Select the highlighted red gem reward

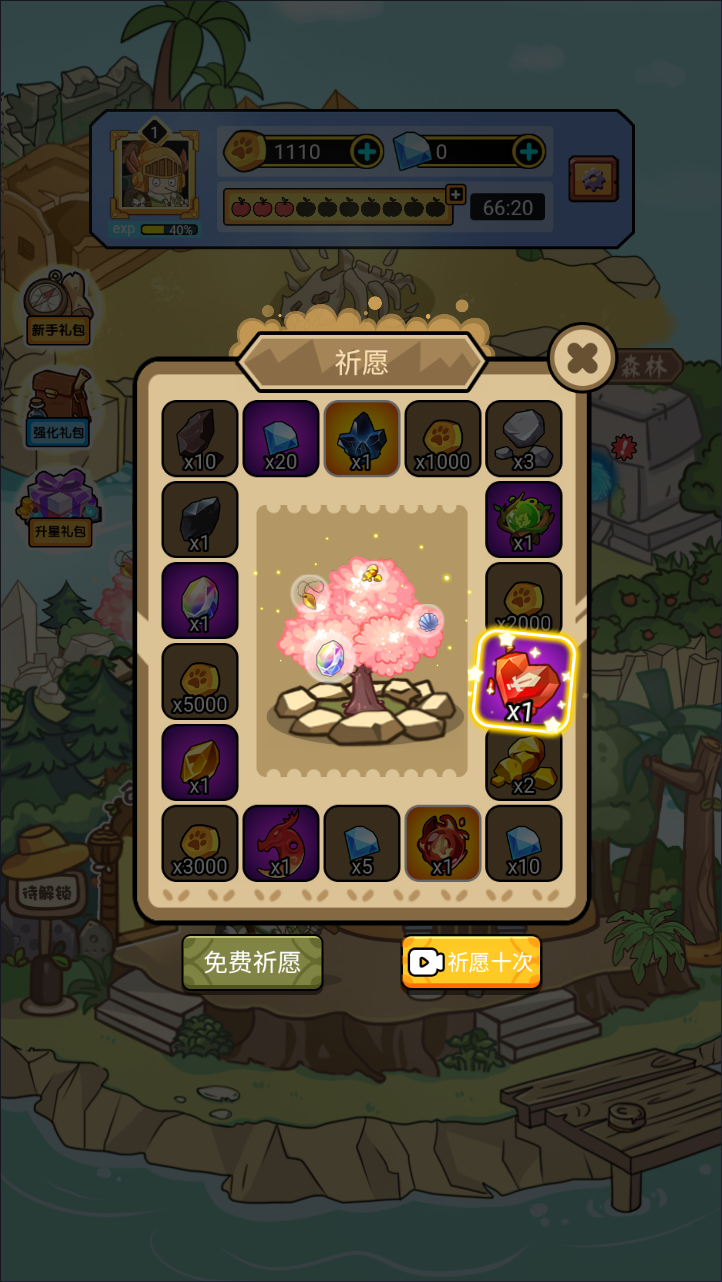click(x=524, y=681)
